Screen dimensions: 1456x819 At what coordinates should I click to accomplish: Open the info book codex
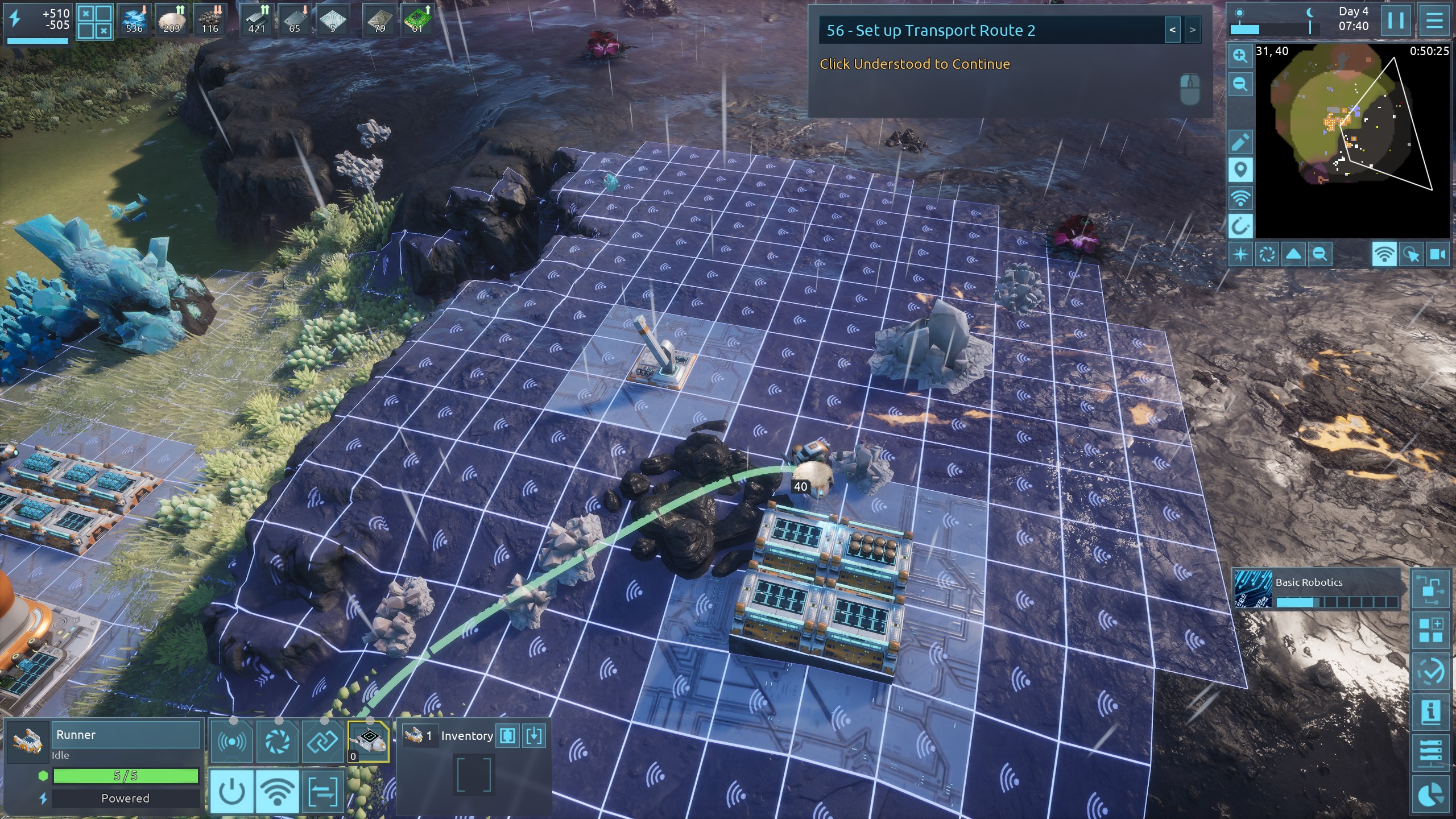tap(1430, 711)
